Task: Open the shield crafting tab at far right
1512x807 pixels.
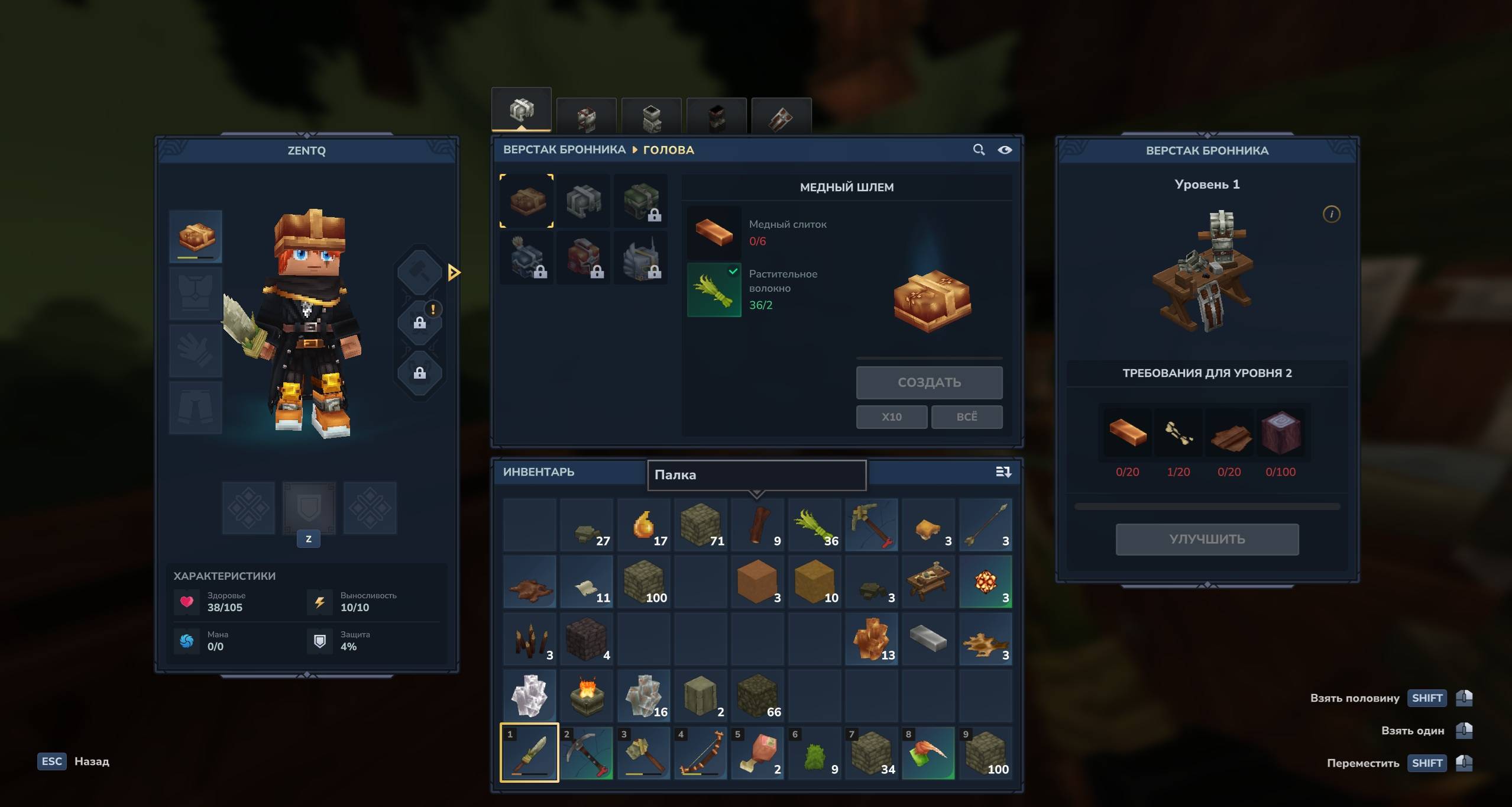Action: 782,115
